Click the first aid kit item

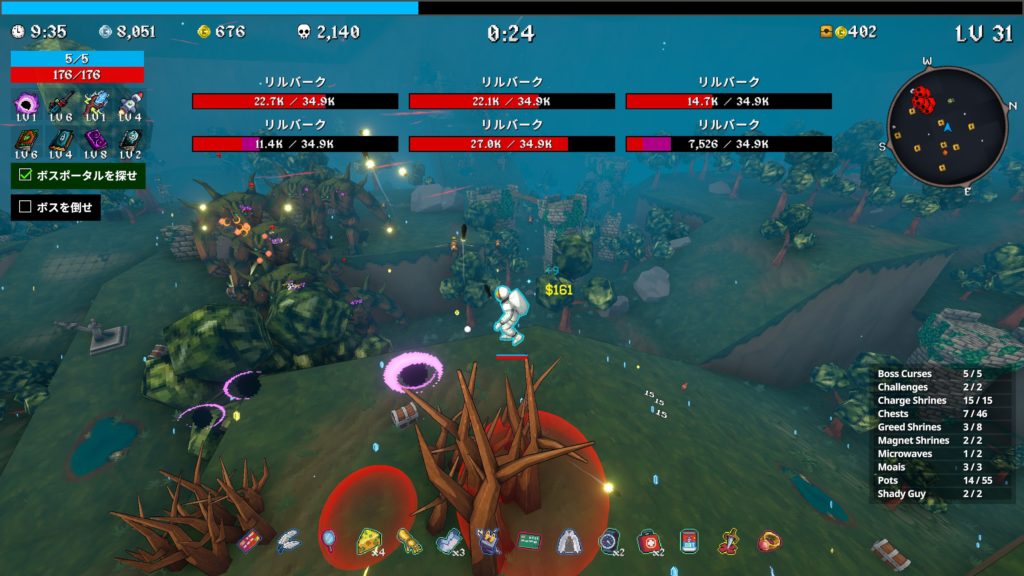pyautogui.click(x=649, y=541)
